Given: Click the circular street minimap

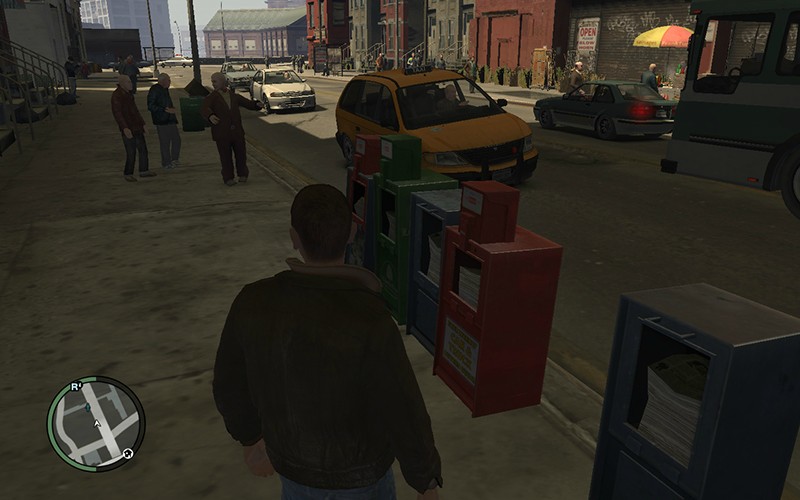Looking at the screenshot, I should point(95,424).
